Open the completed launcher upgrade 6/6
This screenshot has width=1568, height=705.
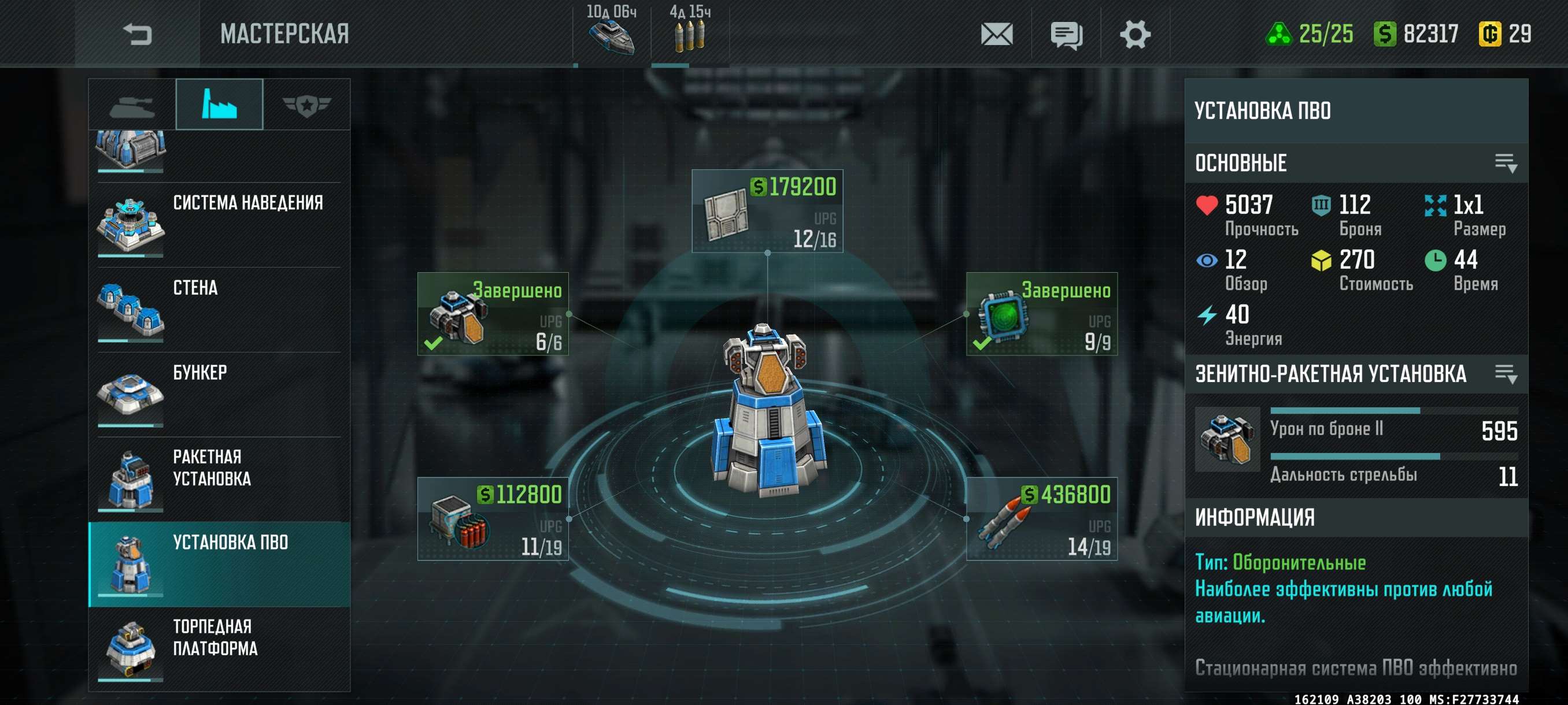click(493, 314)
